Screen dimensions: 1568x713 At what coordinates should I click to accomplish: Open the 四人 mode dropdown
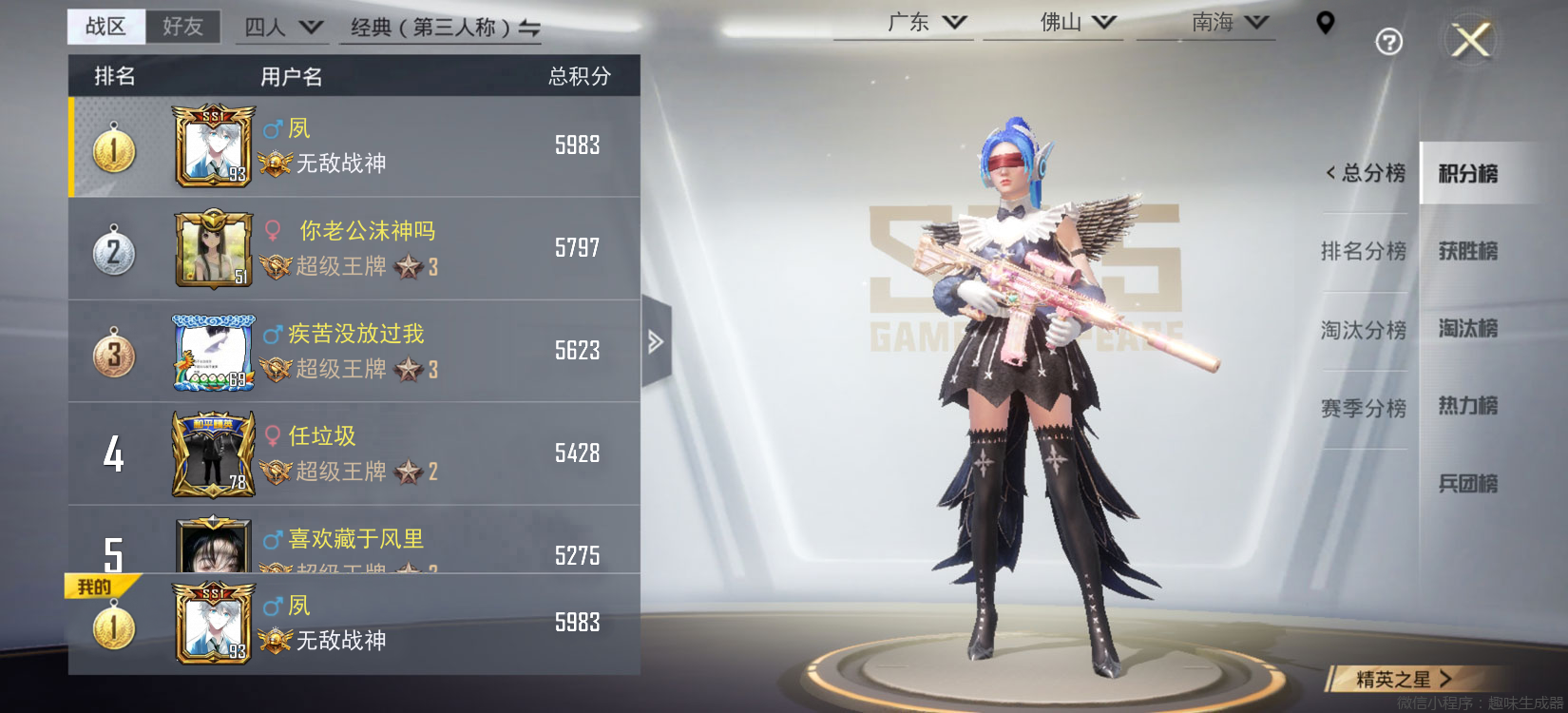pyautogui.click(x=281, y=27)
